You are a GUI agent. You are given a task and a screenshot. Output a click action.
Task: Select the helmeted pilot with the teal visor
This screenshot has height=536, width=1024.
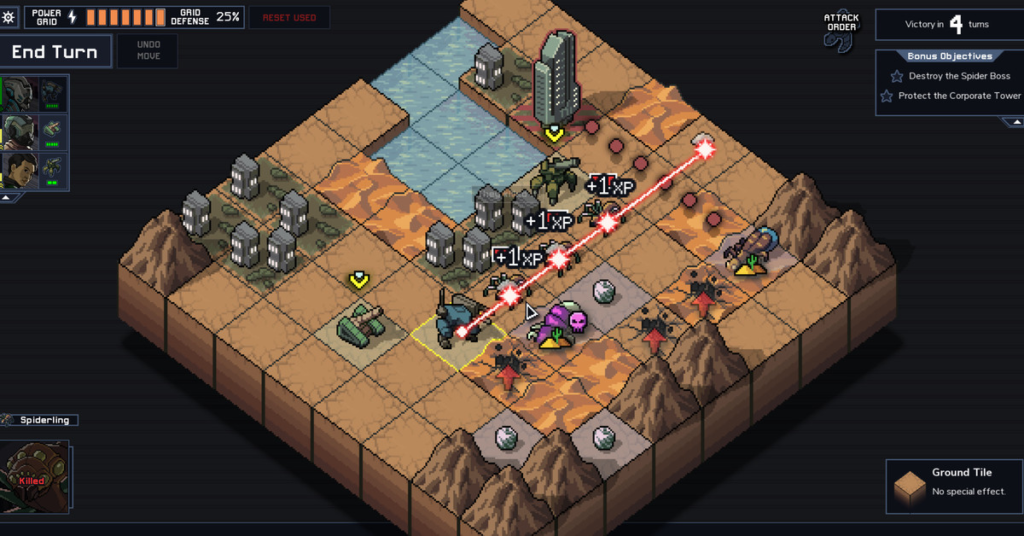pyautogui.click(x=19, y=93)
